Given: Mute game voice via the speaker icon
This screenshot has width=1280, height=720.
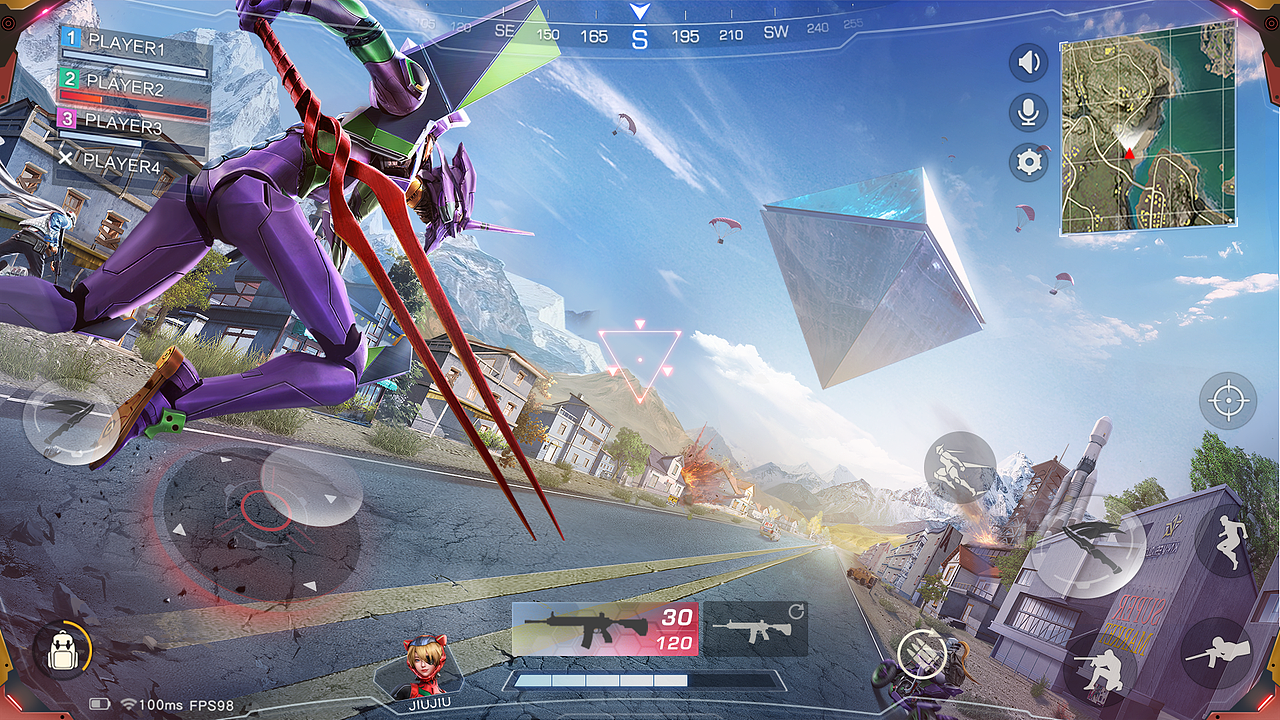Looking at the screenshot, I should pos(1029,62).
